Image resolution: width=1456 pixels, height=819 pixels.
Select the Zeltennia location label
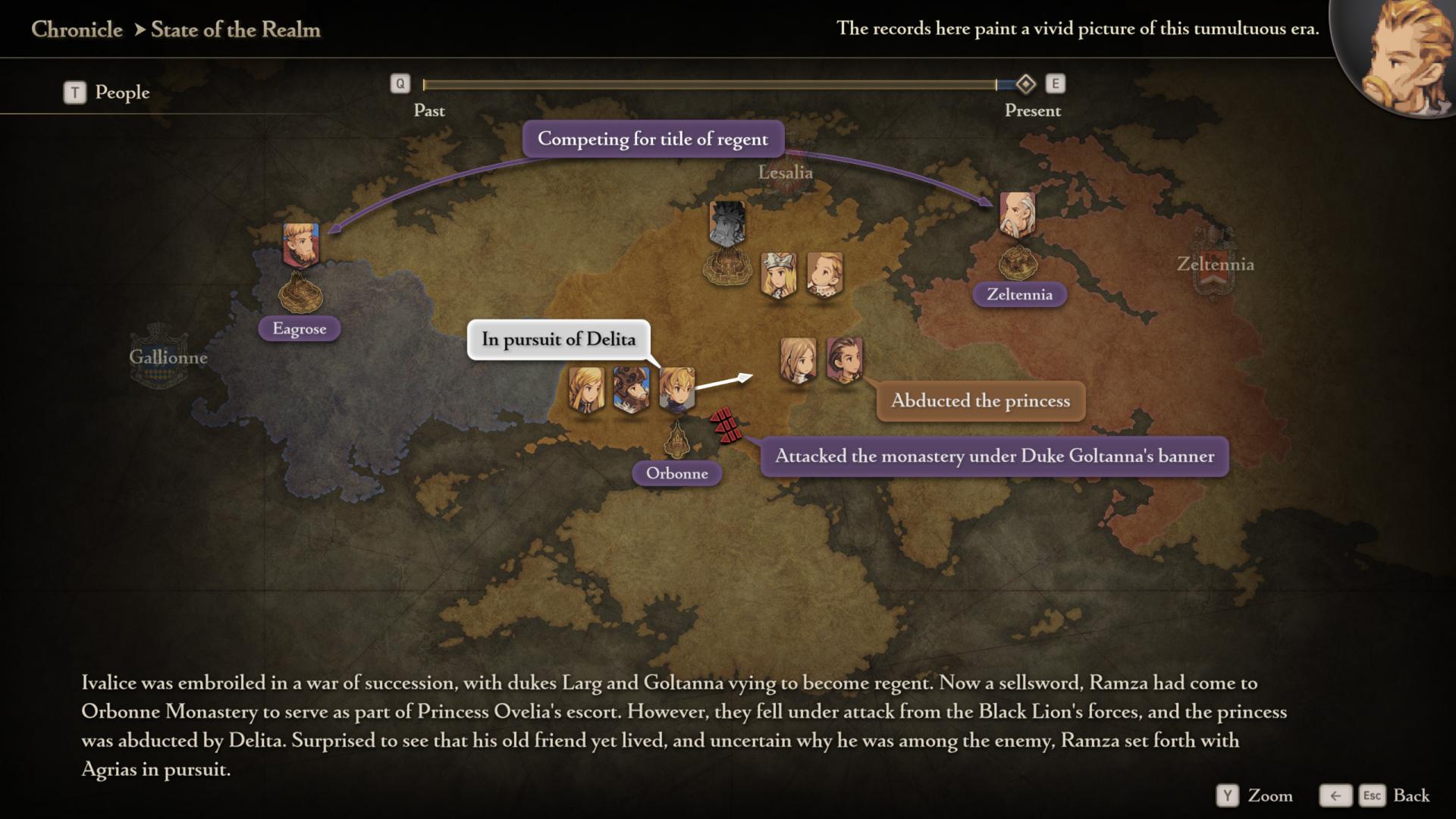pos(1019,294)
